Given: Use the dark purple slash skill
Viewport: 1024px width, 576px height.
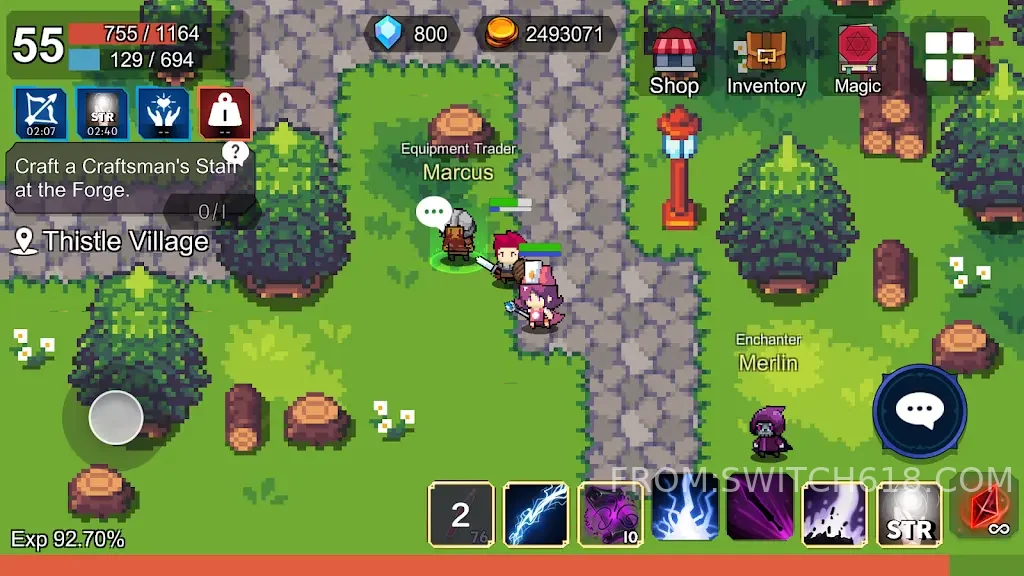Looking at the screenshot, I should (x=760, y=514).
